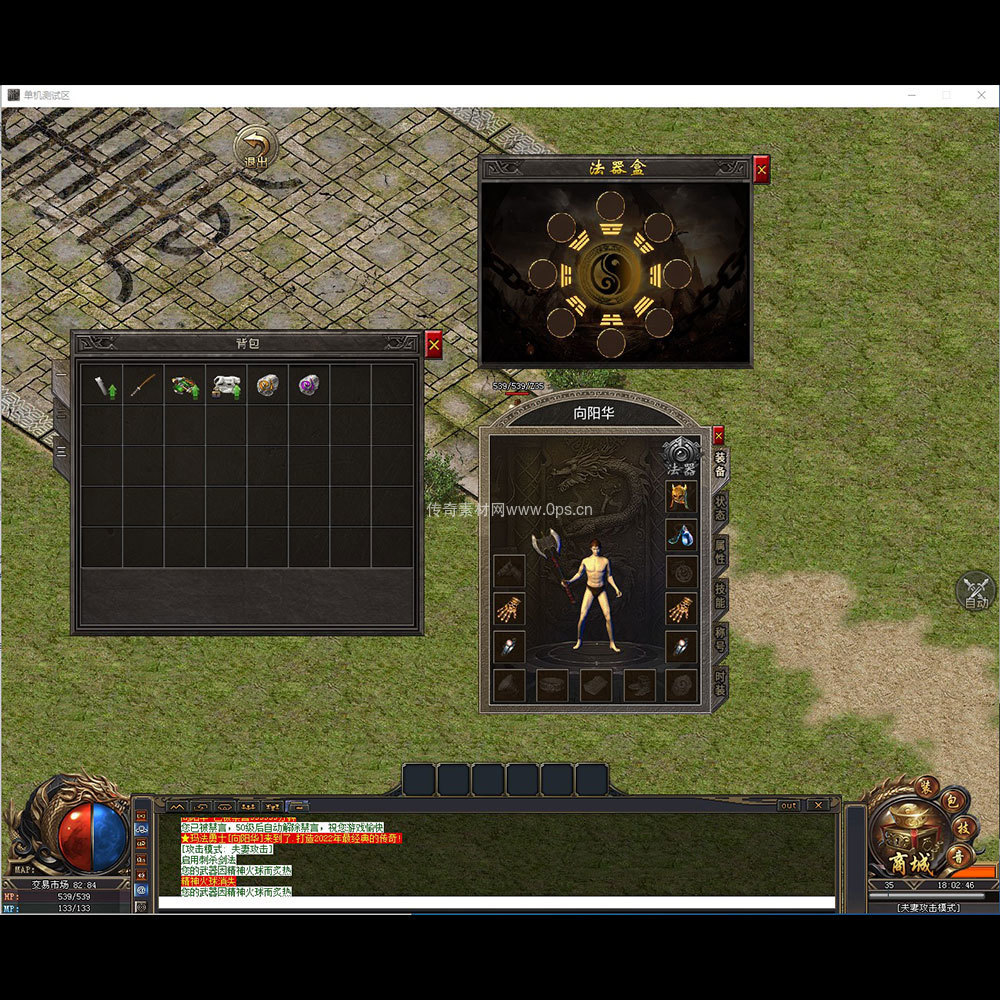Click the 退出 exit arrow button
Screen dimensions: 1000x1000
[x=257, y=147]
